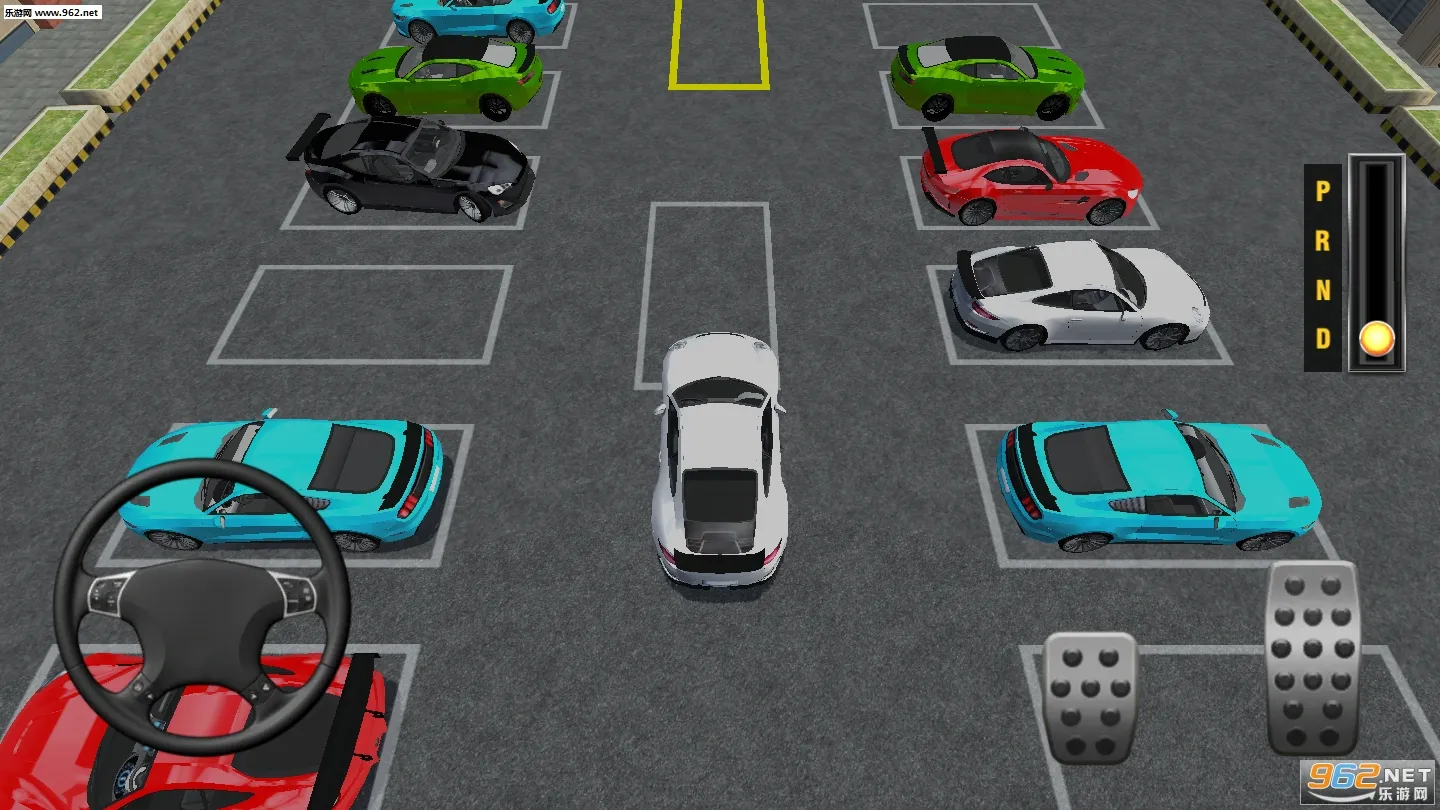Open www.962.net watermark top left

pos(55,10)
